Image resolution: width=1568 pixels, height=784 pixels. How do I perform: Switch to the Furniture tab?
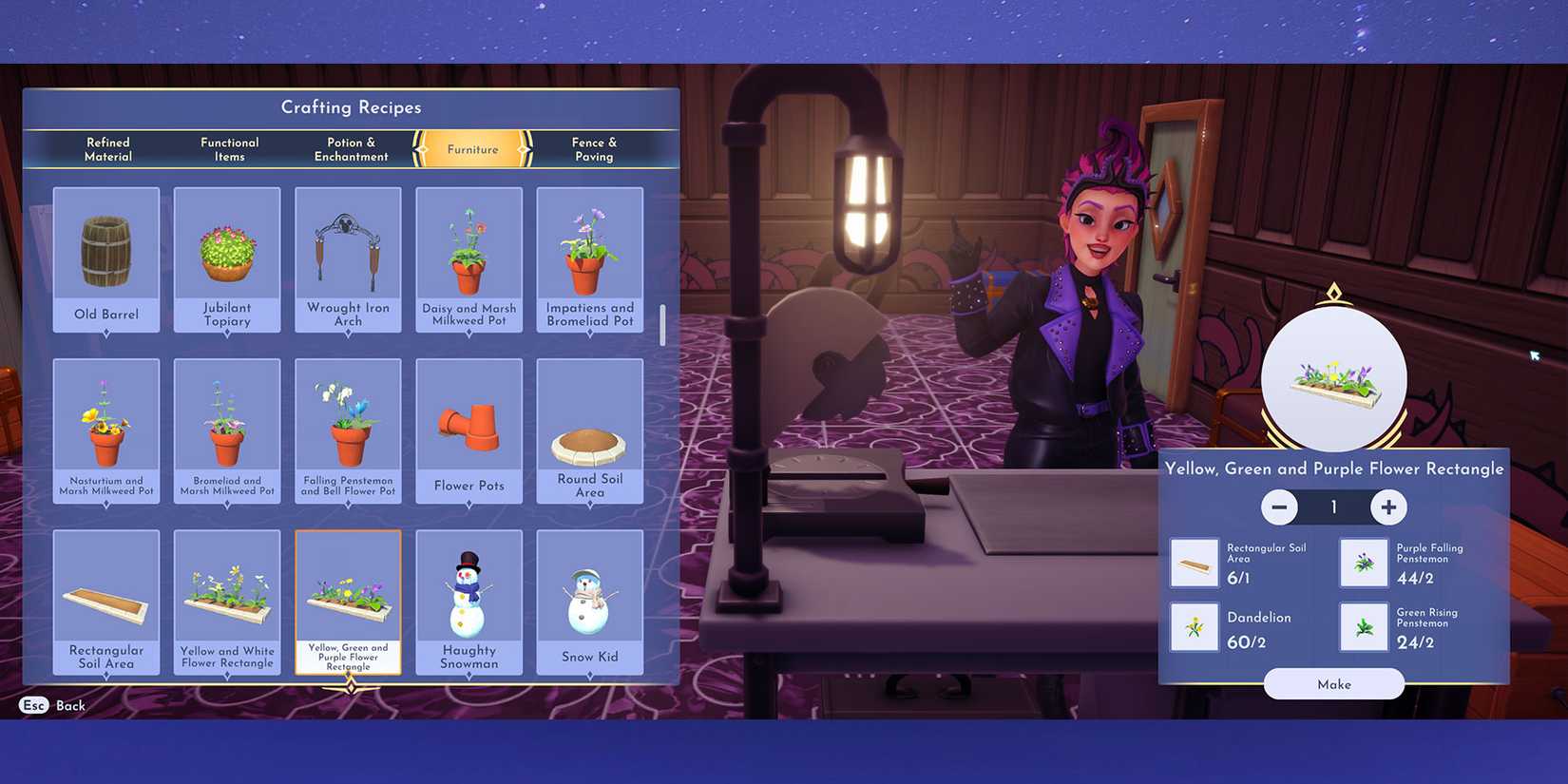tap(469, 149)
